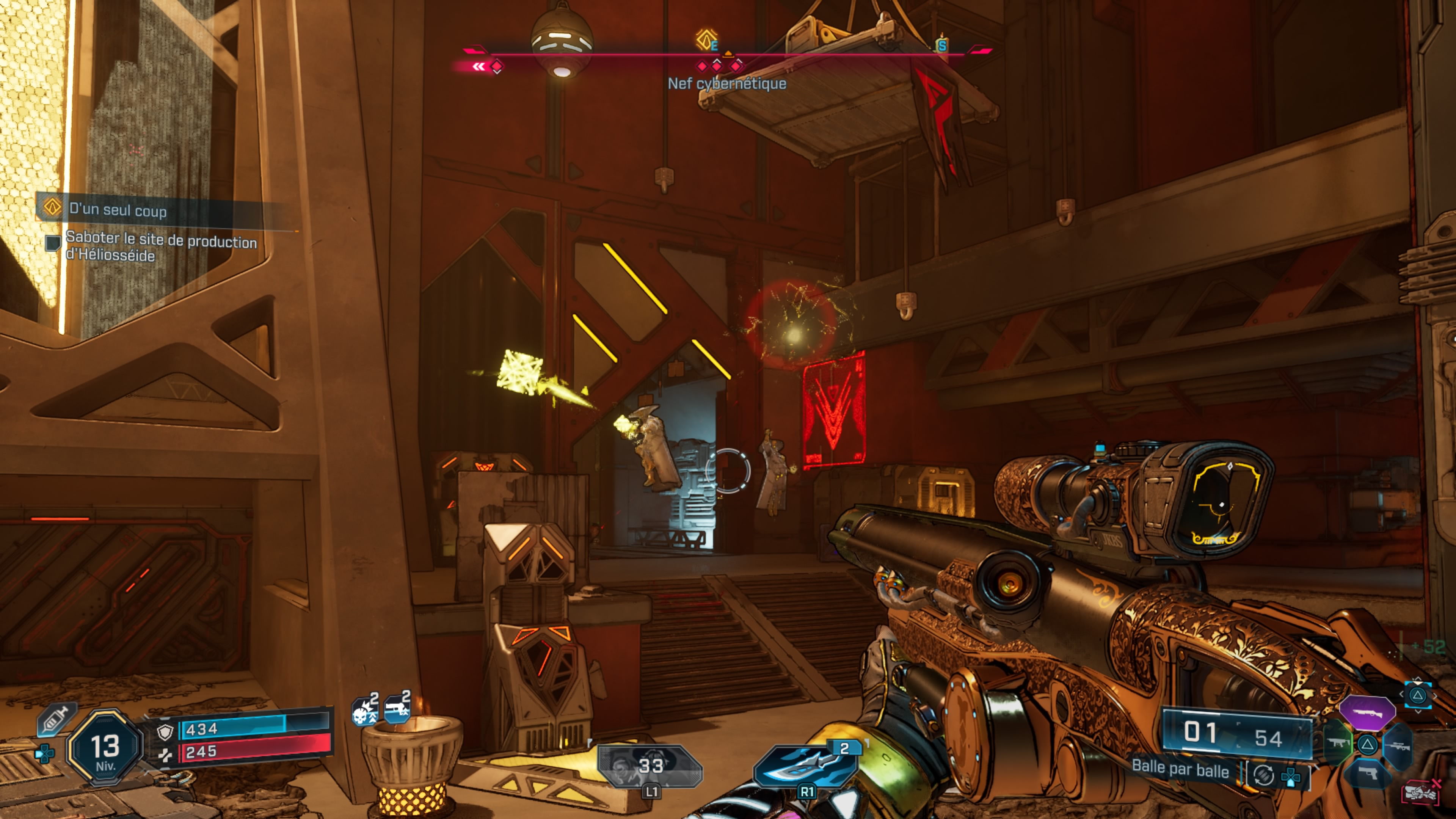Choose the sniper rifle weapon slot
Image resolution: width=1456 pixels, height=819 pixels.
click(x=1397, y=746)
